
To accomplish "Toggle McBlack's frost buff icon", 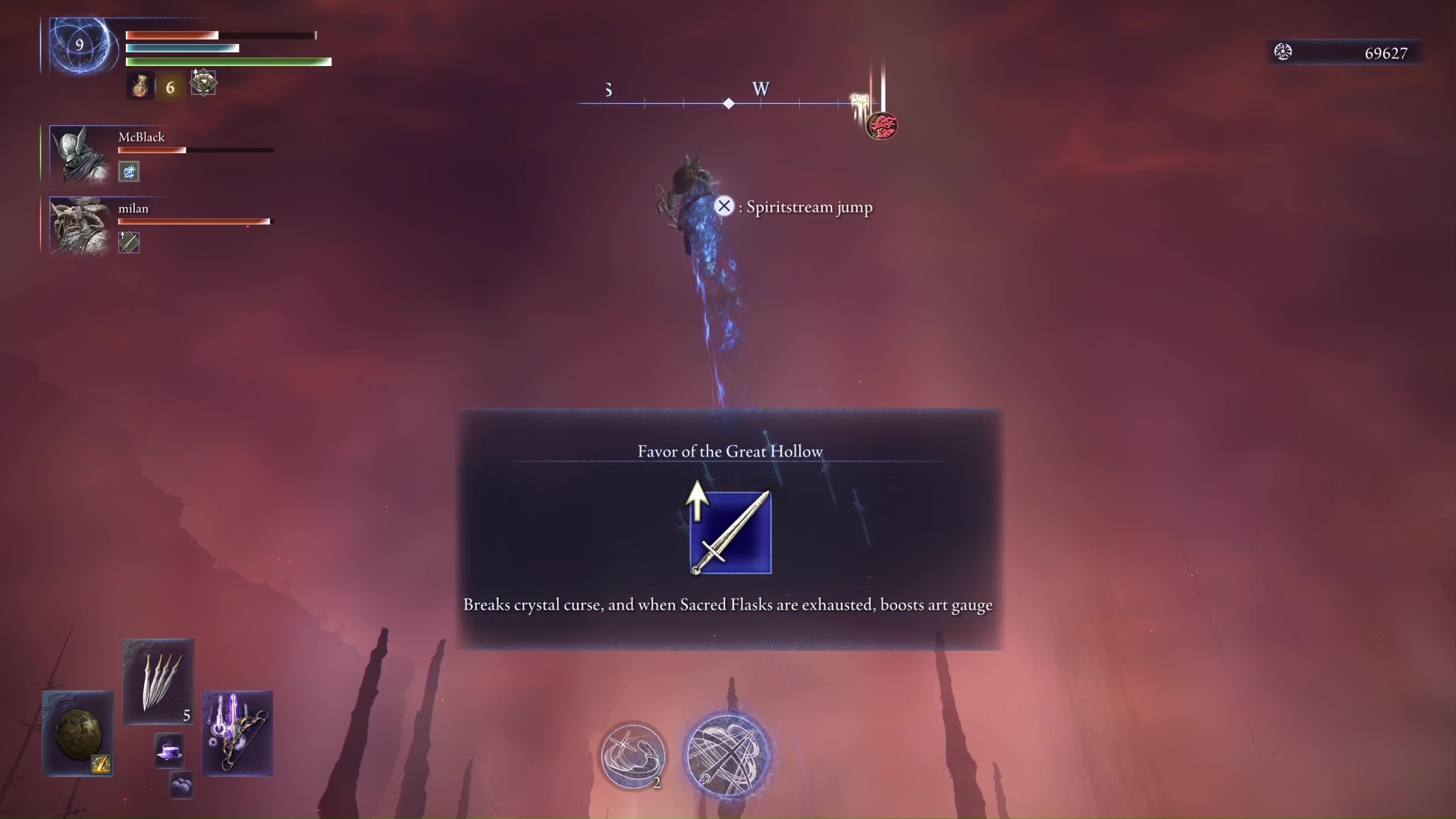I will pyautogui.click(x=129, y=171).
